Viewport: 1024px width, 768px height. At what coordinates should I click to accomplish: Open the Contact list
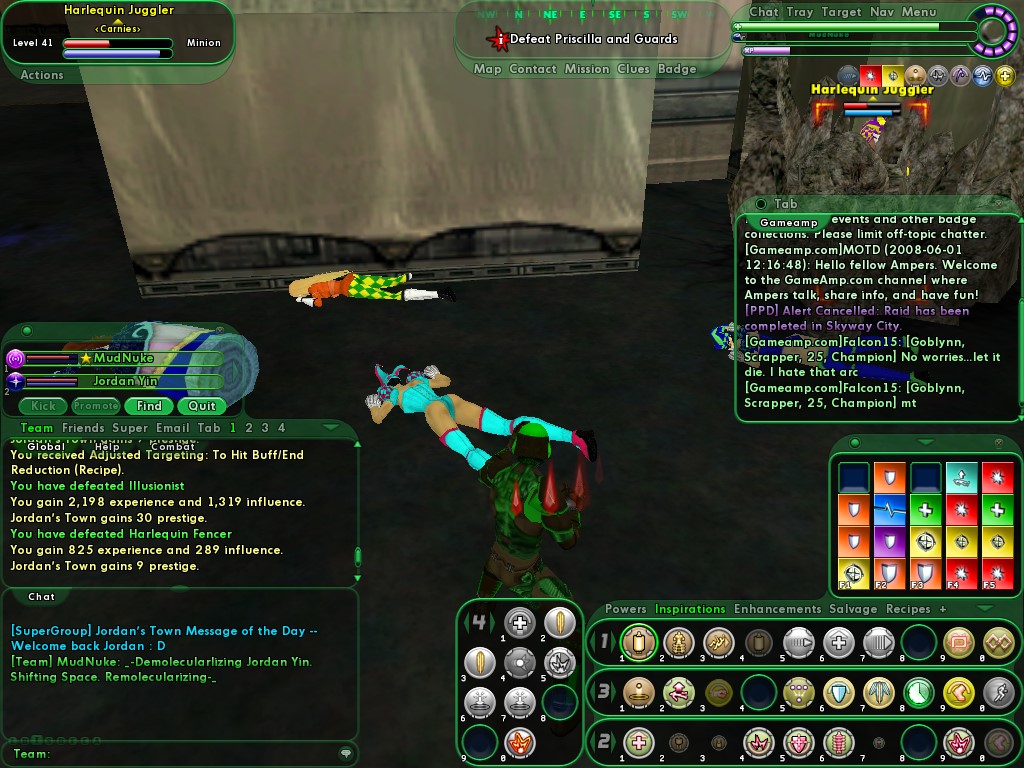tap(532, 69)
